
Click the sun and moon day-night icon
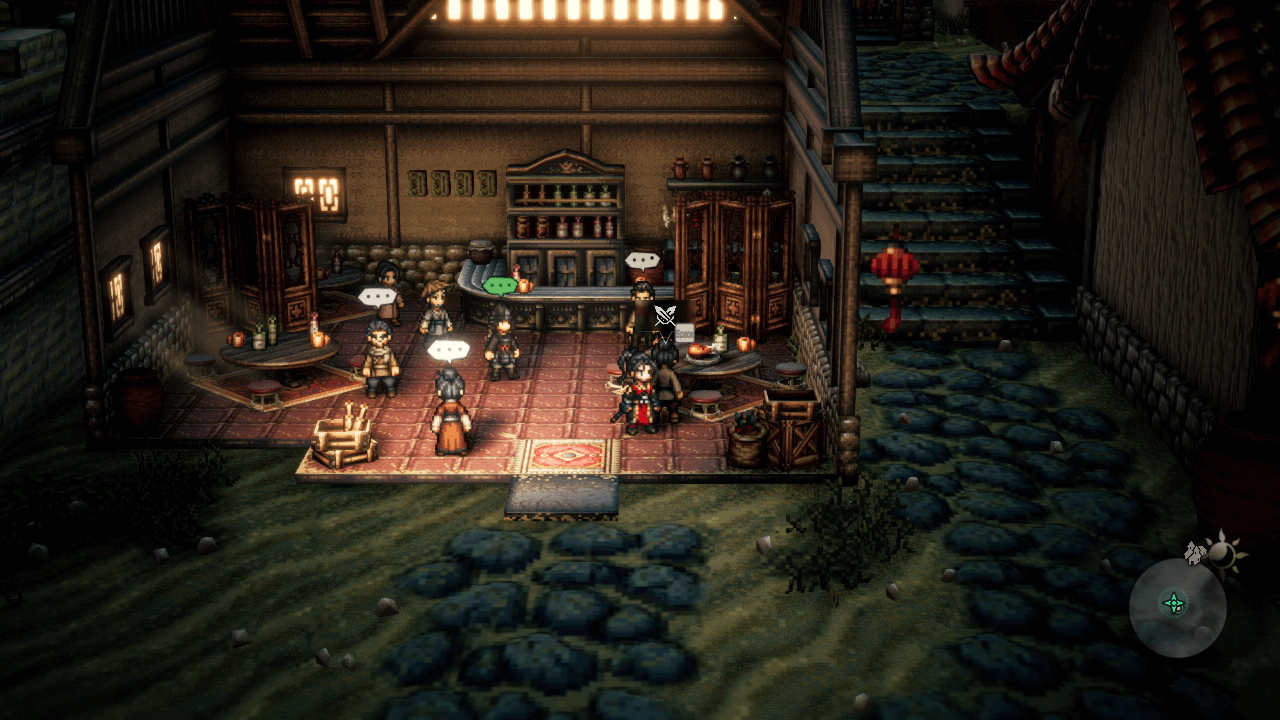(x=1221, y=552)
